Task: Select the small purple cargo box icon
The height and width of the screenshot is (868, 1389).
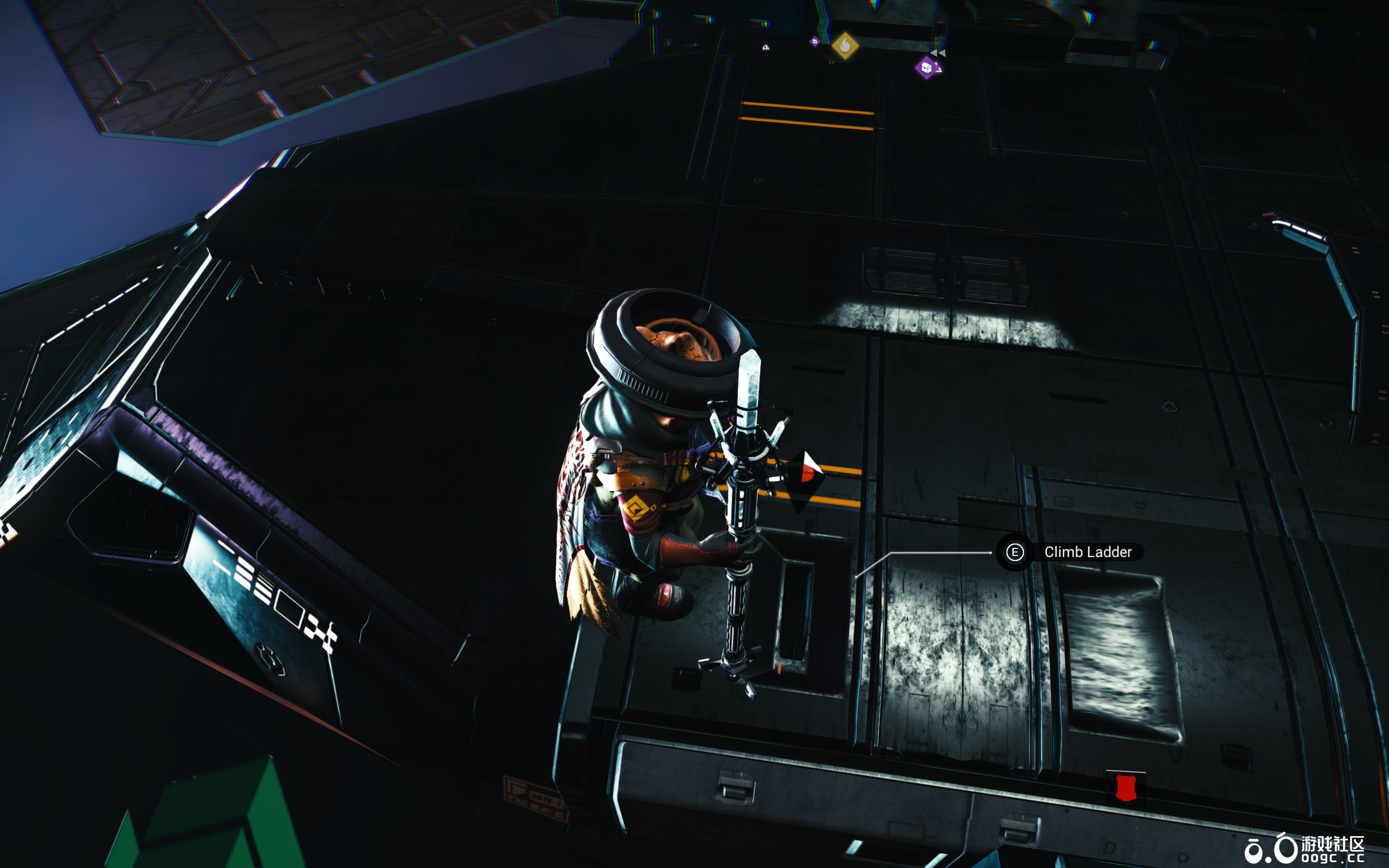Action: pyautogui.click(x=814, y=41)
